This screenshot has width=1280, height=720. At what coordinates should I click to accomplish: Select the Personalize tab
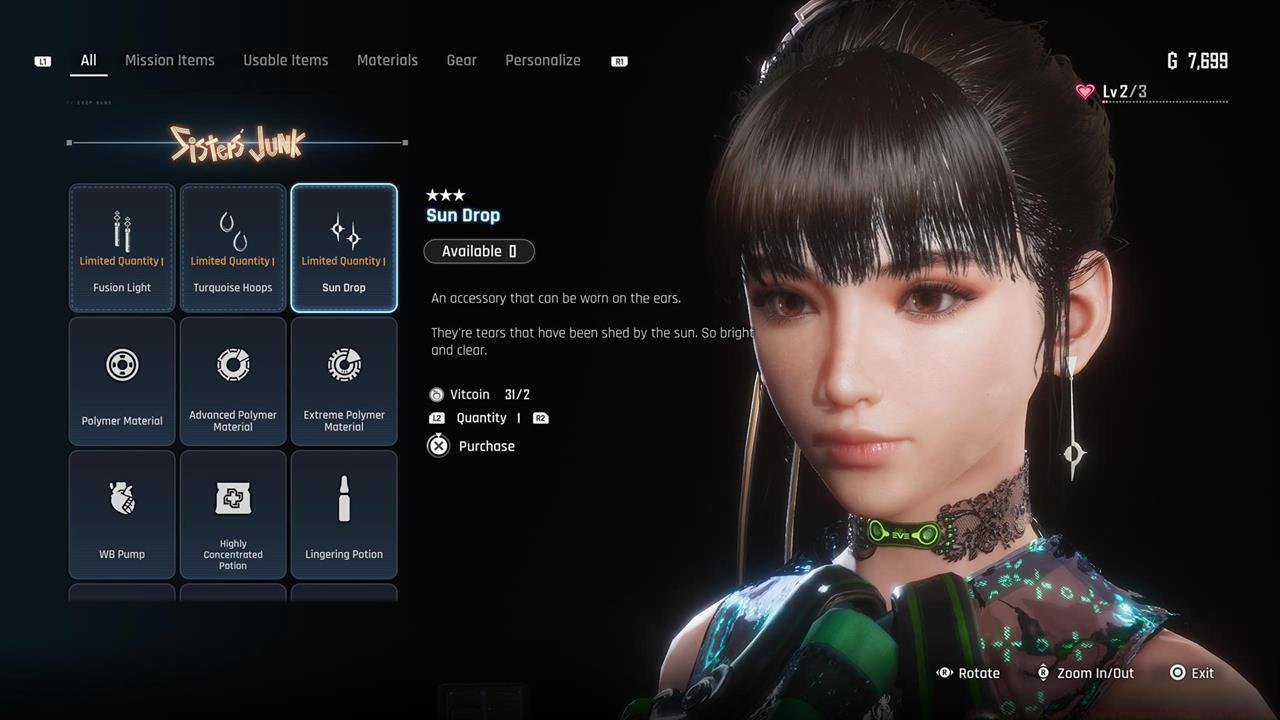[x=542, y=60]
